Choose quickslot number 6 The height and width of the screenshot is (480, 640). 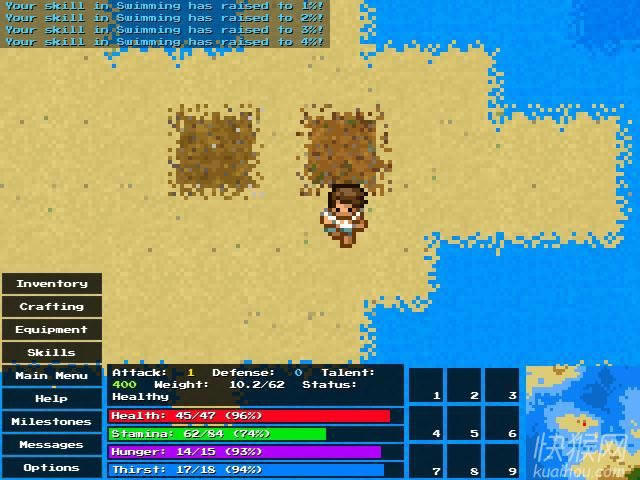tap(502, 423)
